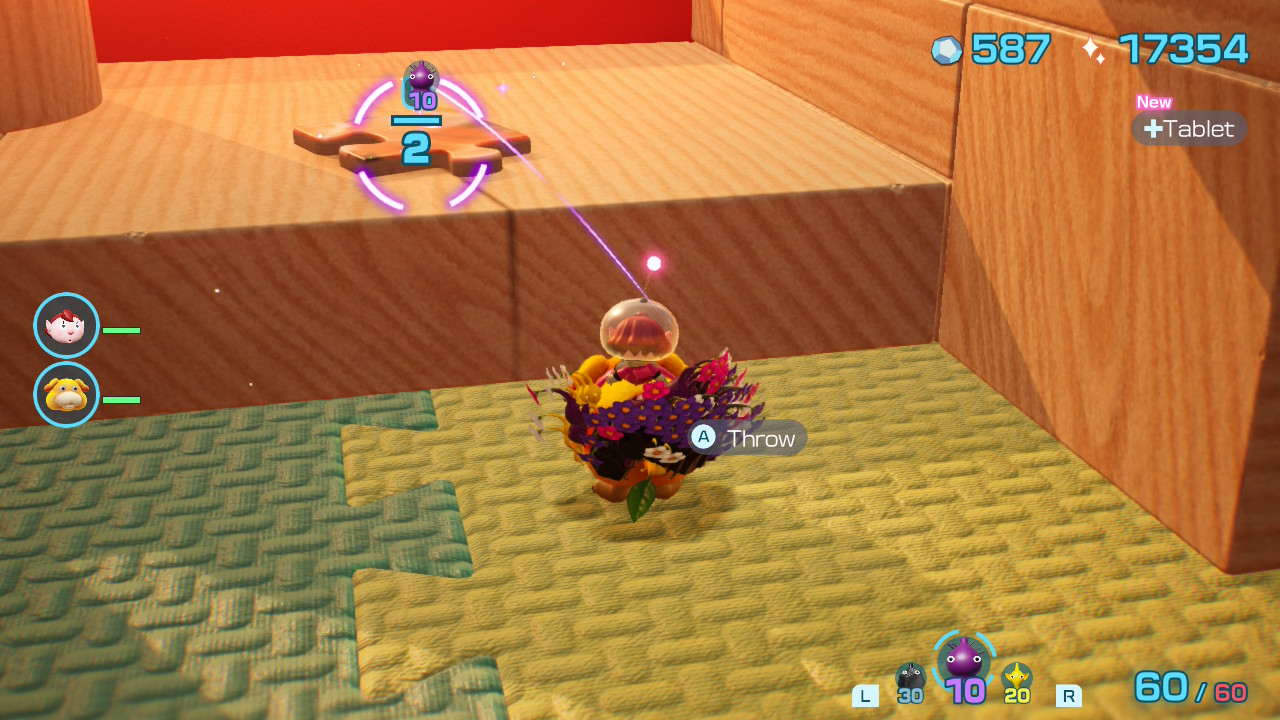The height and width of the screenshot is (720, 1280).
Task: Select the Rock Pikmin squad icon
Action: click(910, 679)
